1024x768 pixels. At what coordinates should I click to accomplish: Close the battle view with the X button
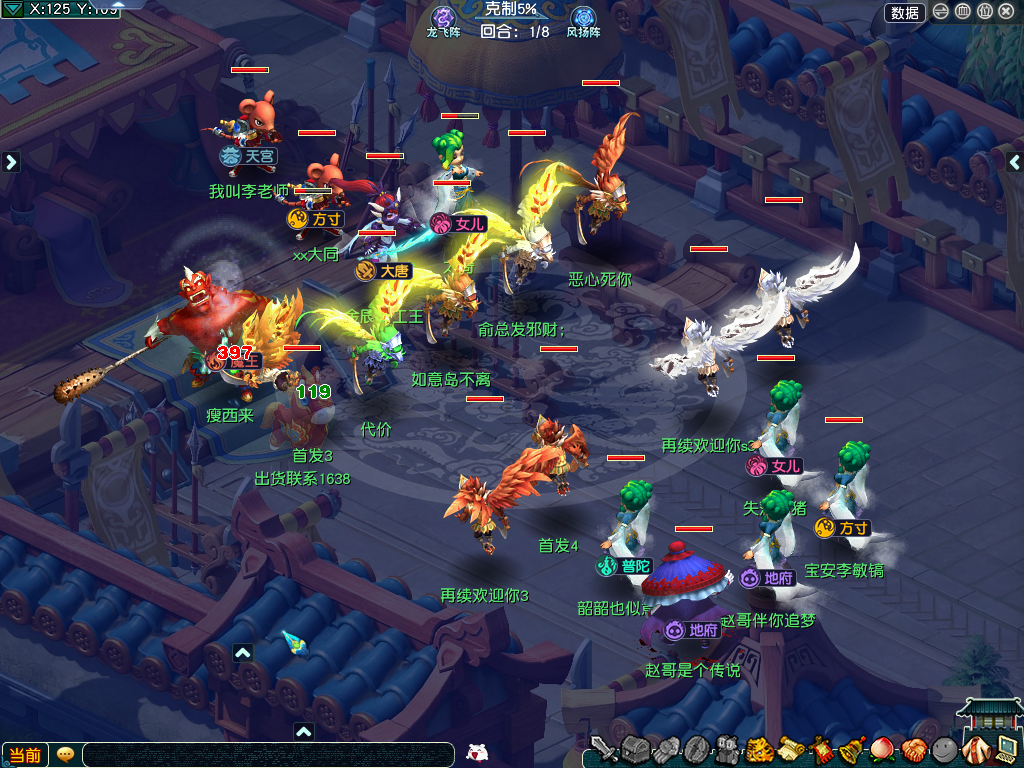[1007, 12]
